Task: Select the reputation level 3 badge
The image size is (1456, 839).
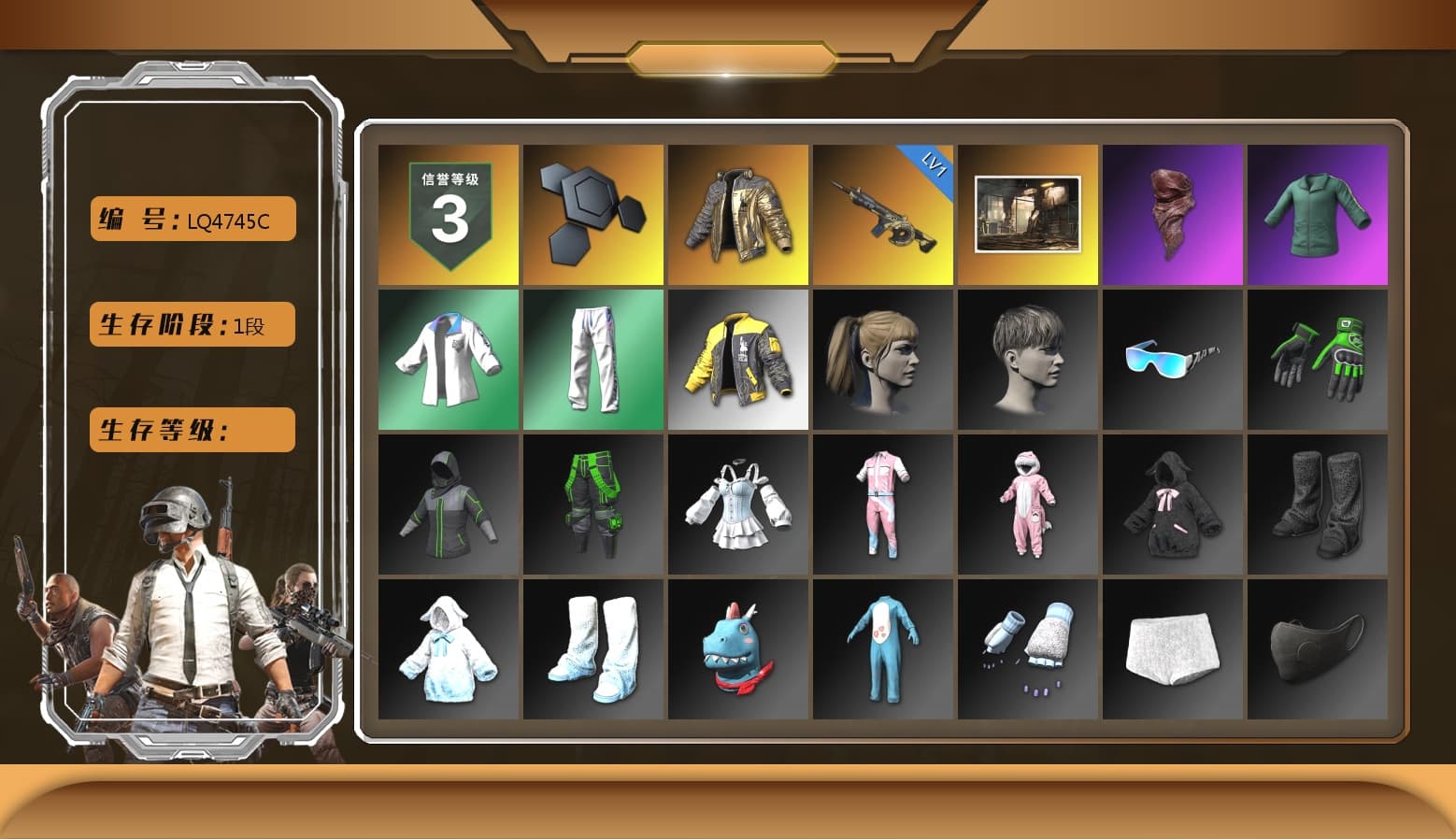Action: pyautogui.click(x=447, y=213)
